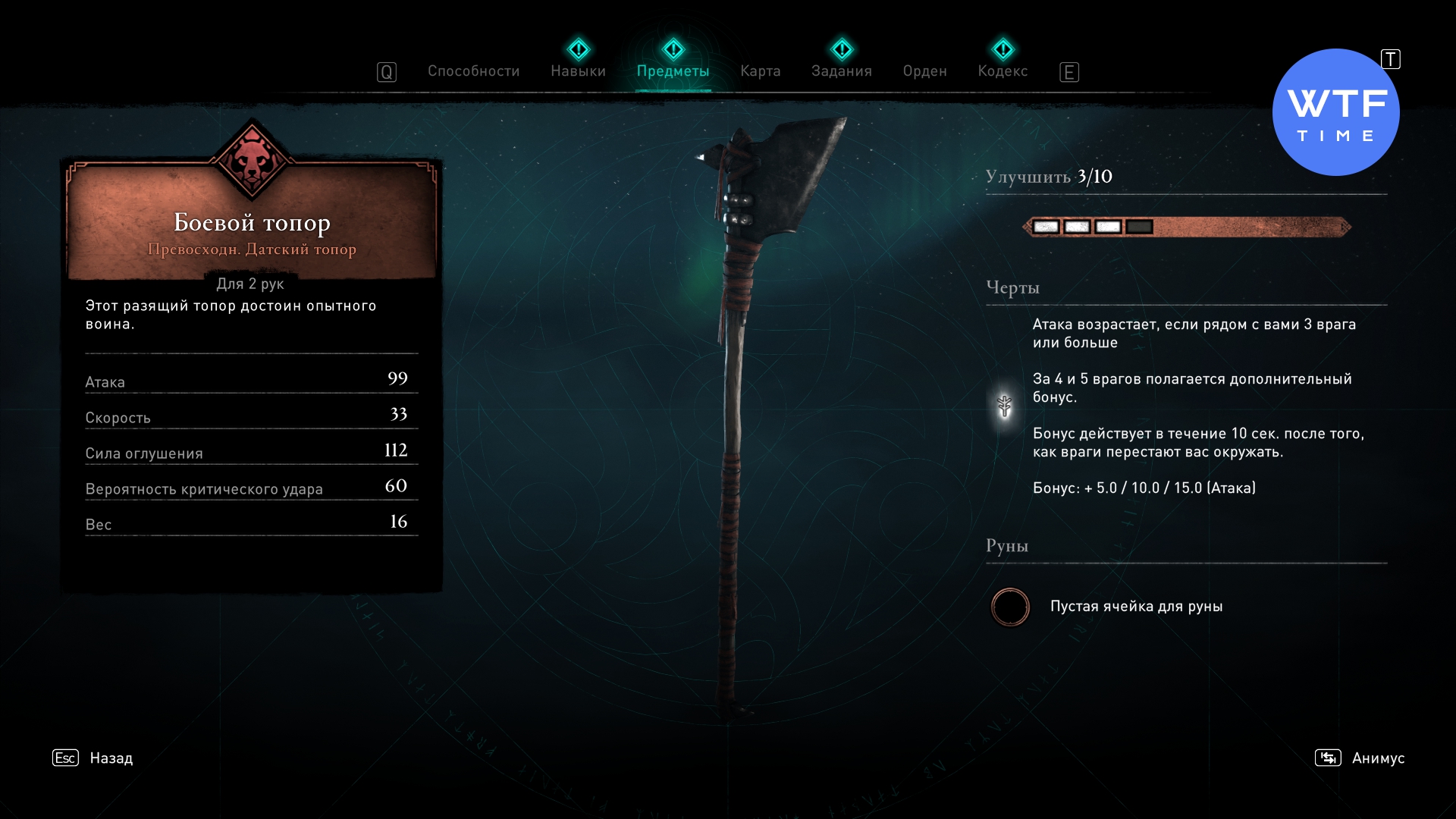Open the Кодекс tab
The height and width of the screenshot is (819, 1456).
pyautogui.click(x=1003, y=71)
